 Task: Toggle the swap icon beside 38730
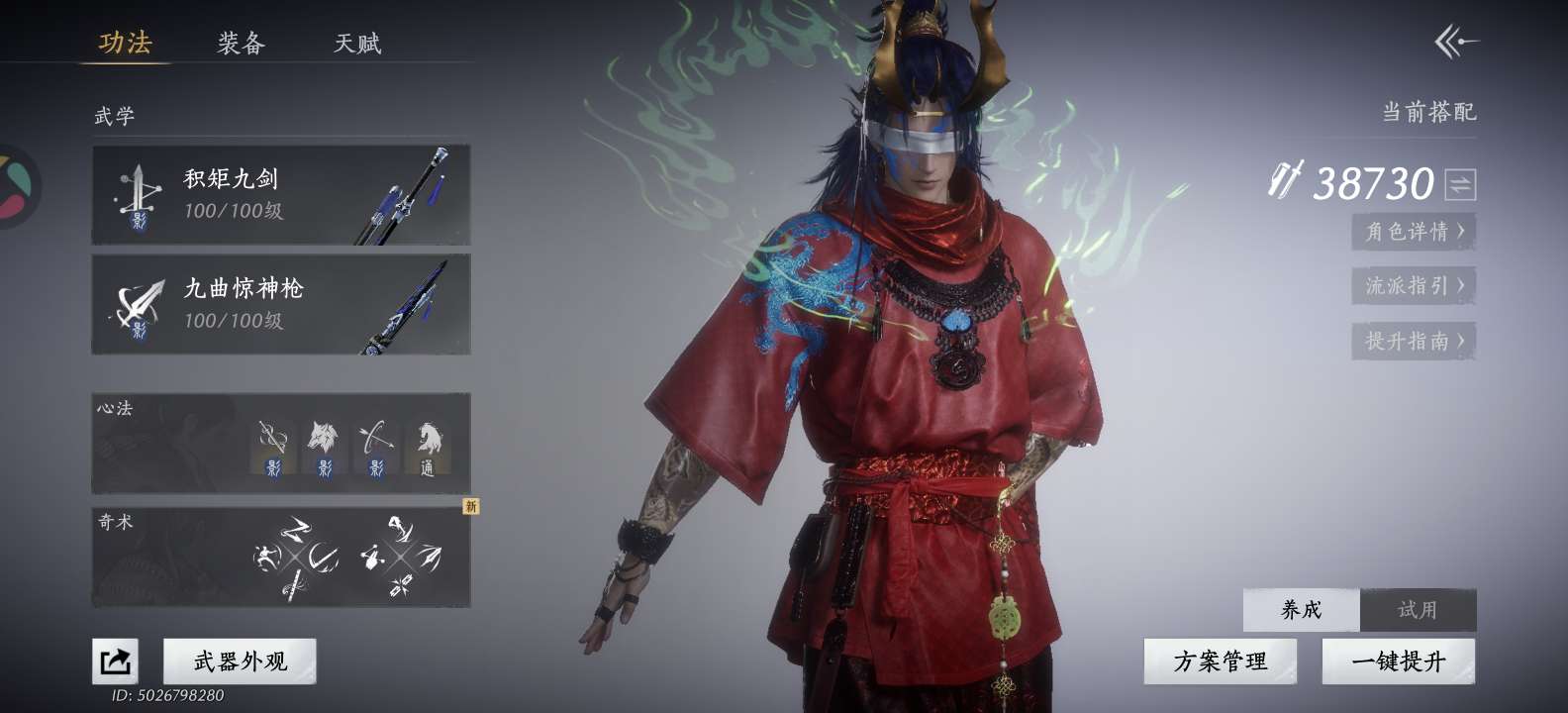1460,184
